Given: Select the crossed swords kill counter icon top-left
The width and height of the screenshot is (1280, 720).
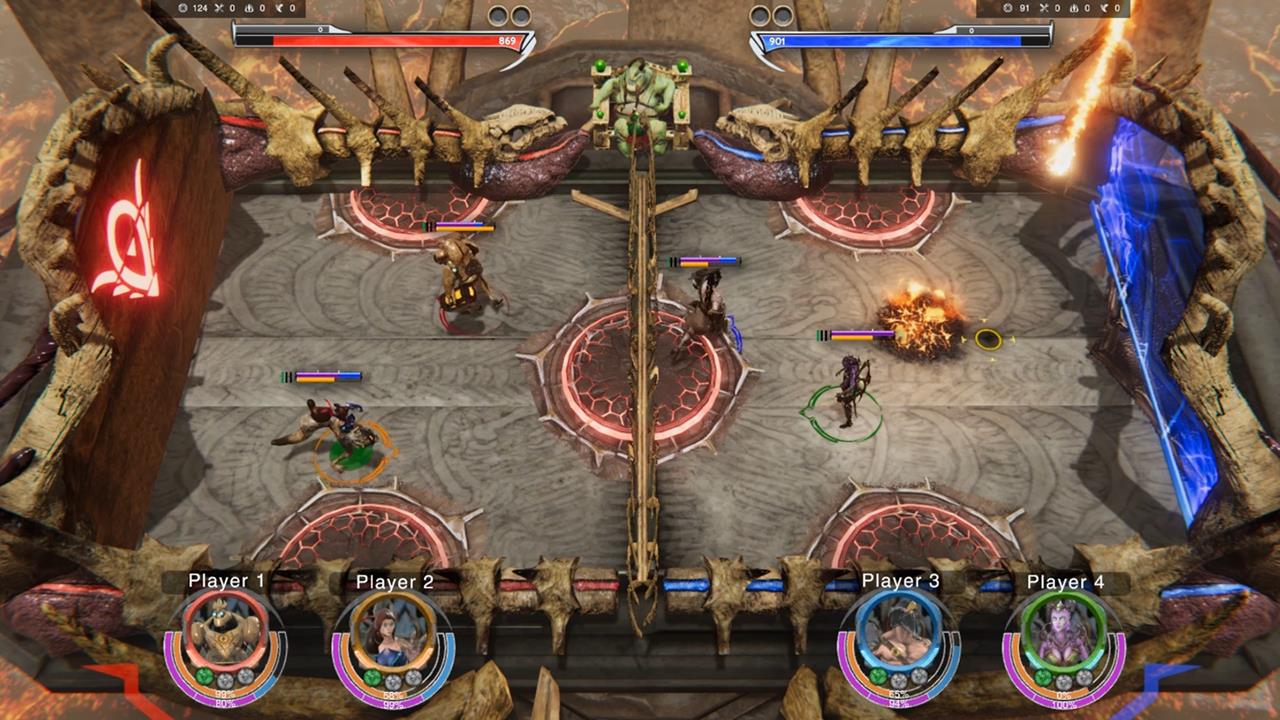Looking at the screenshot, I should [219, 7].
